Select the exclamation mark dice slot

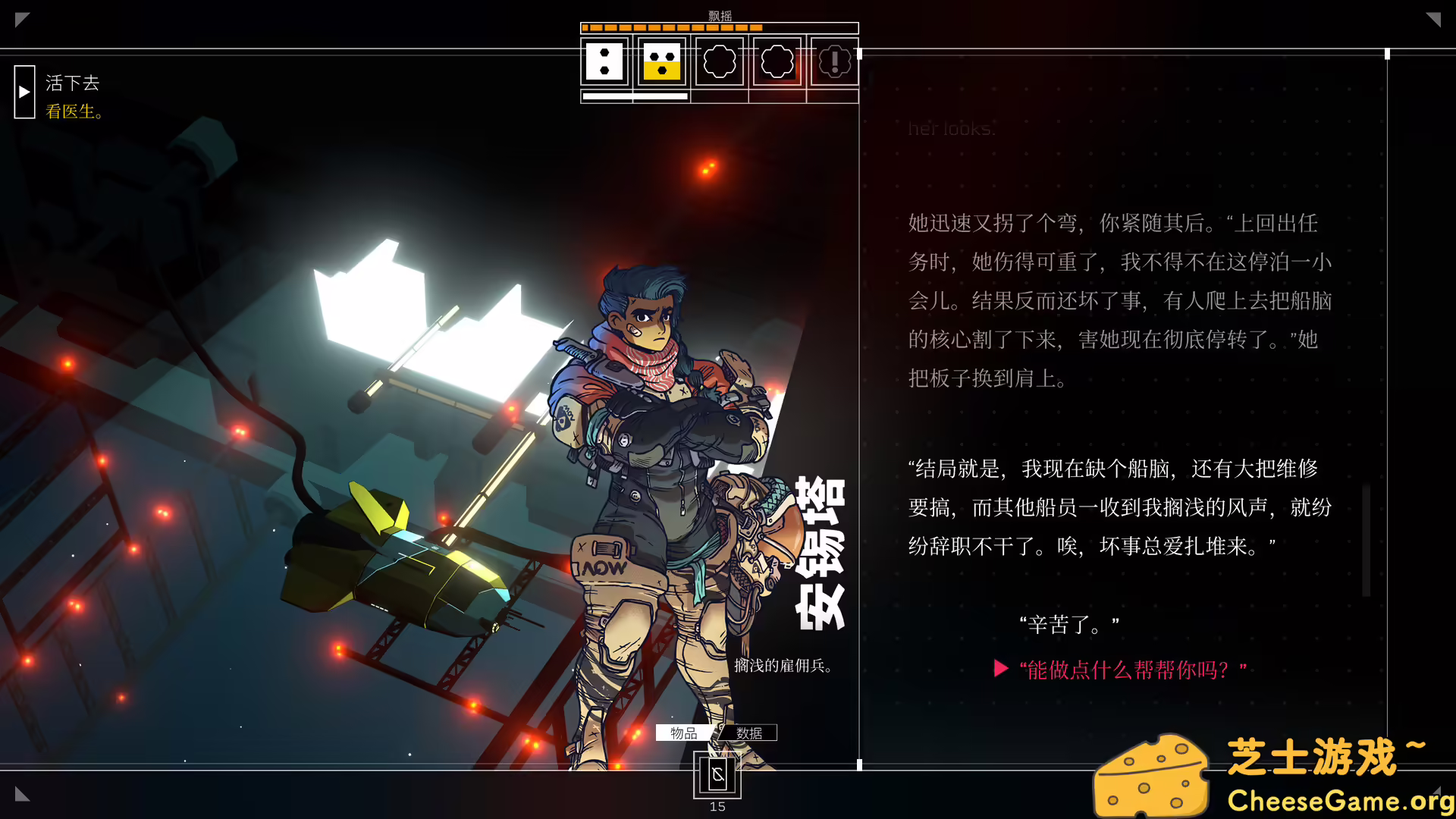[833, 62]
